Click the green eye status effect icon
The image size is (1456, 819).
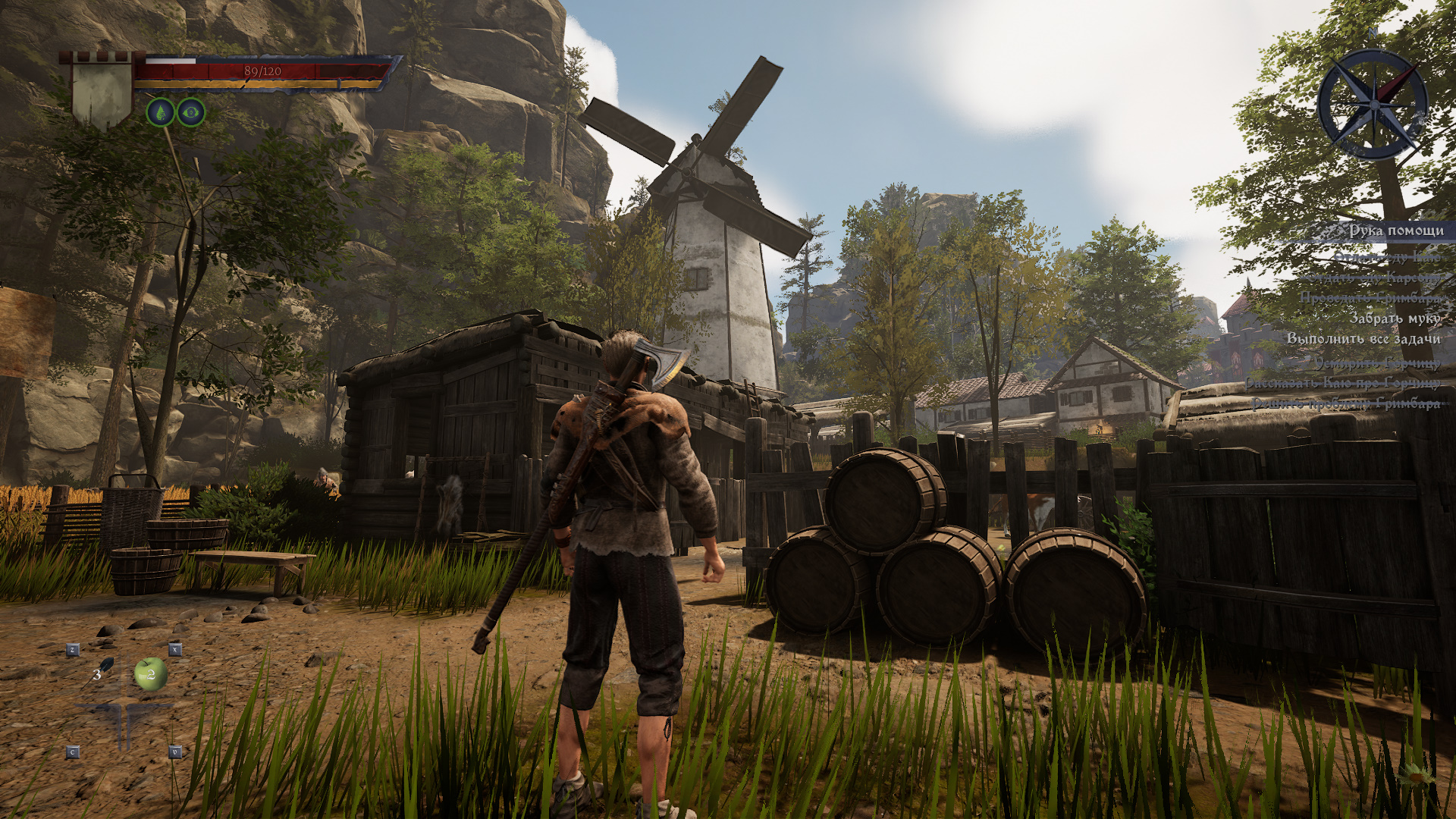[191, 113]
